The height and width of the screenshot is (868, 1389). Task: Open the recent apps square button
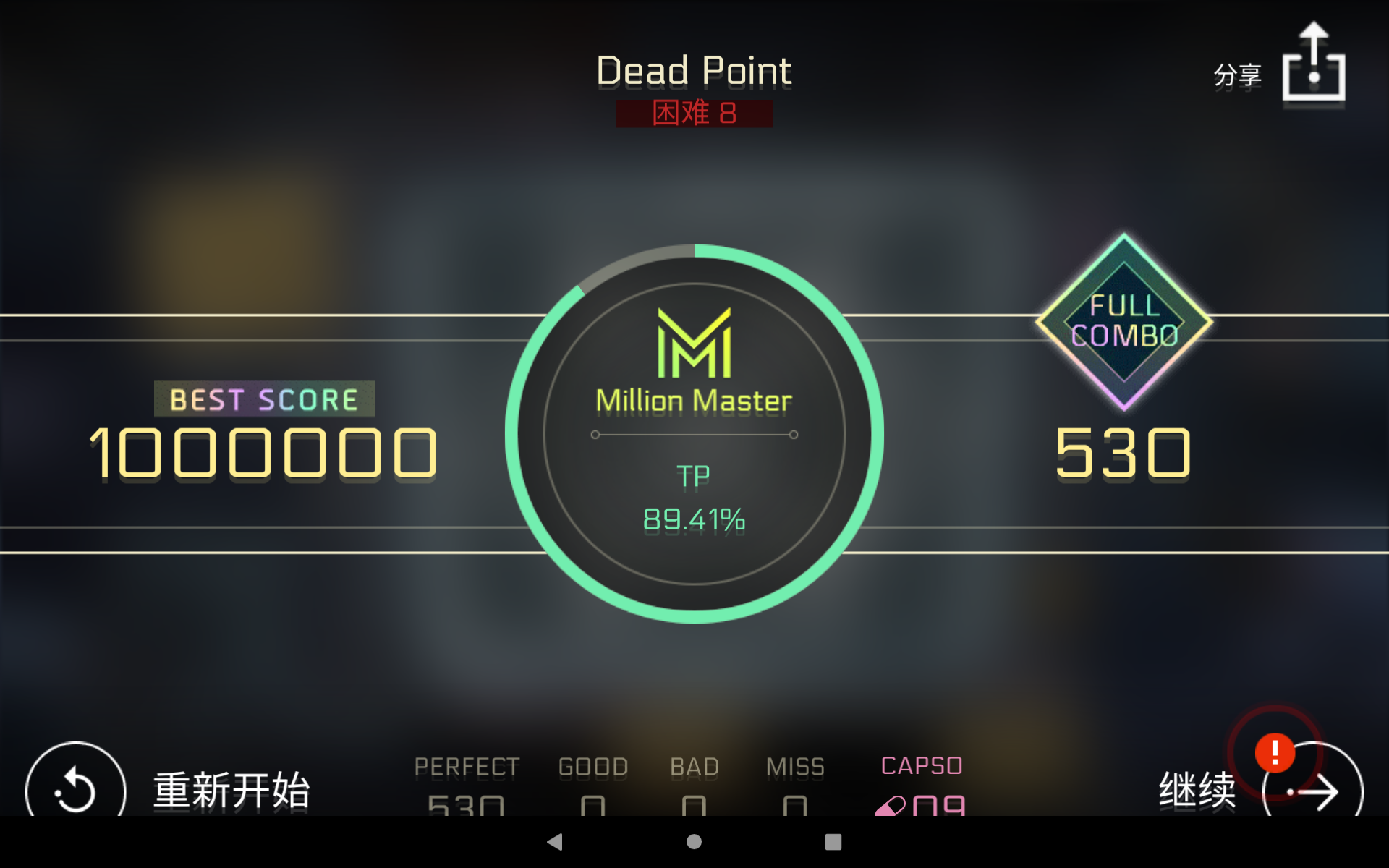tap(833, 842)
